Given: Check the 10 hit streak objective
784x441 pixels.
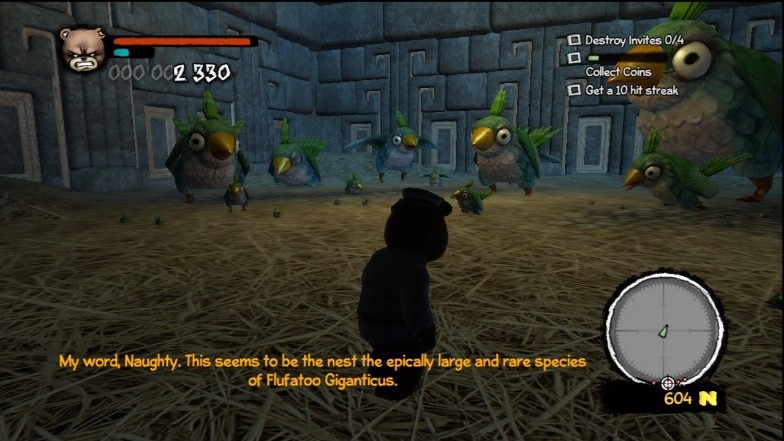Looking at the screenshot, I should pos(574,90).
